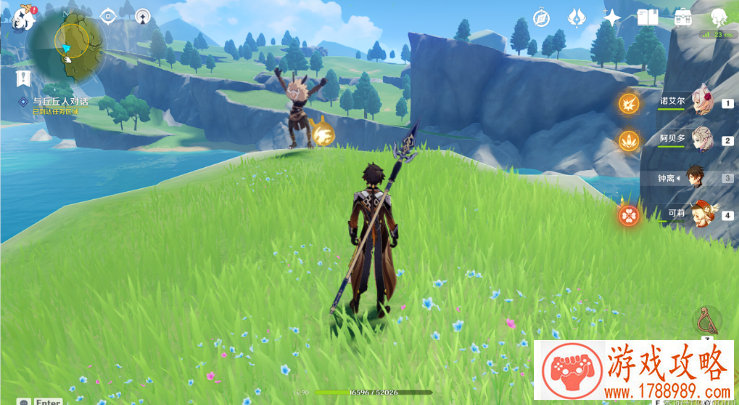The height and width of the screenshot is (405, 739).
Task: Trigger 阿贝多's elemental burst flower icon
Action: tap(628, 140)
